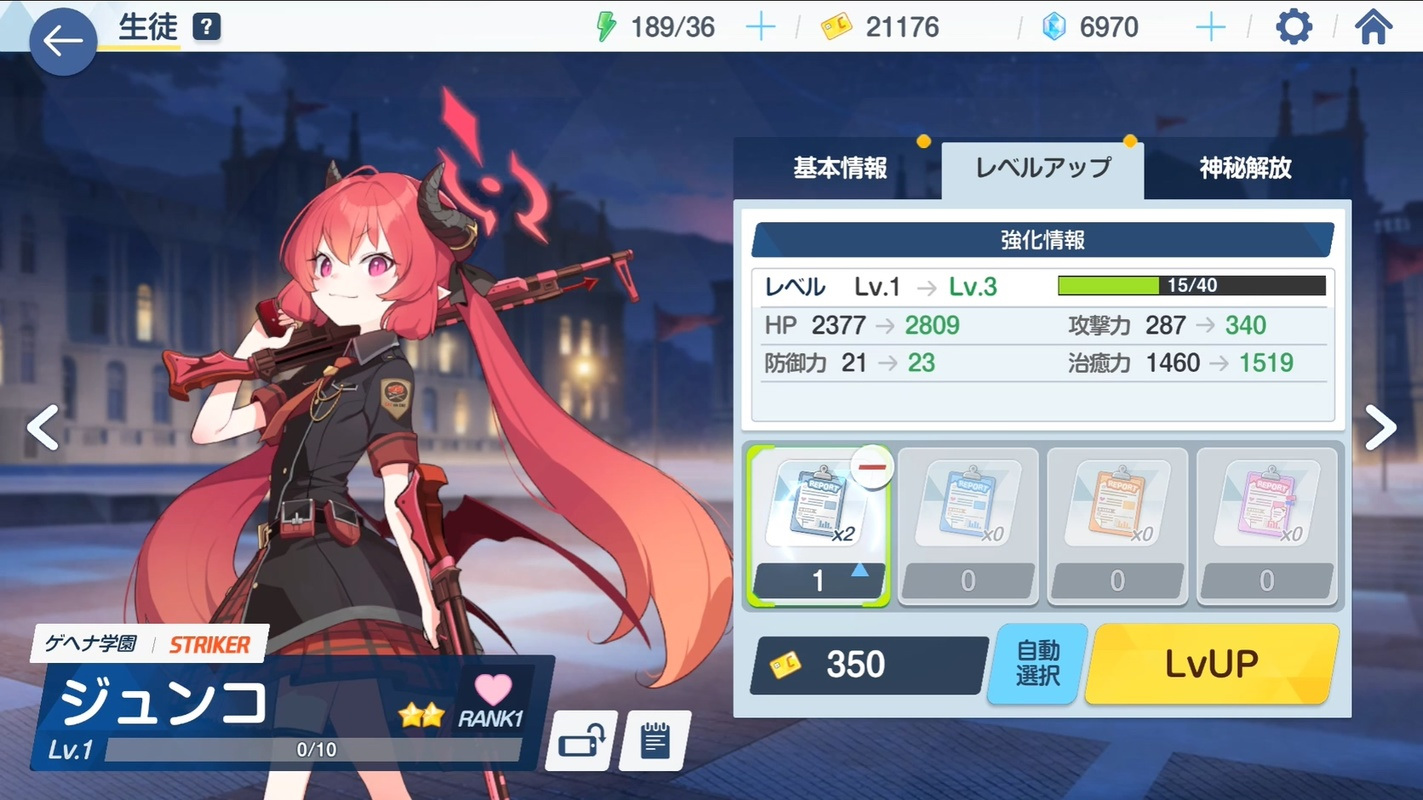1423x800 pixels.
Task: Open the 神秘解放 tab
Action: pyautogui.click(x=1245, y=169)
